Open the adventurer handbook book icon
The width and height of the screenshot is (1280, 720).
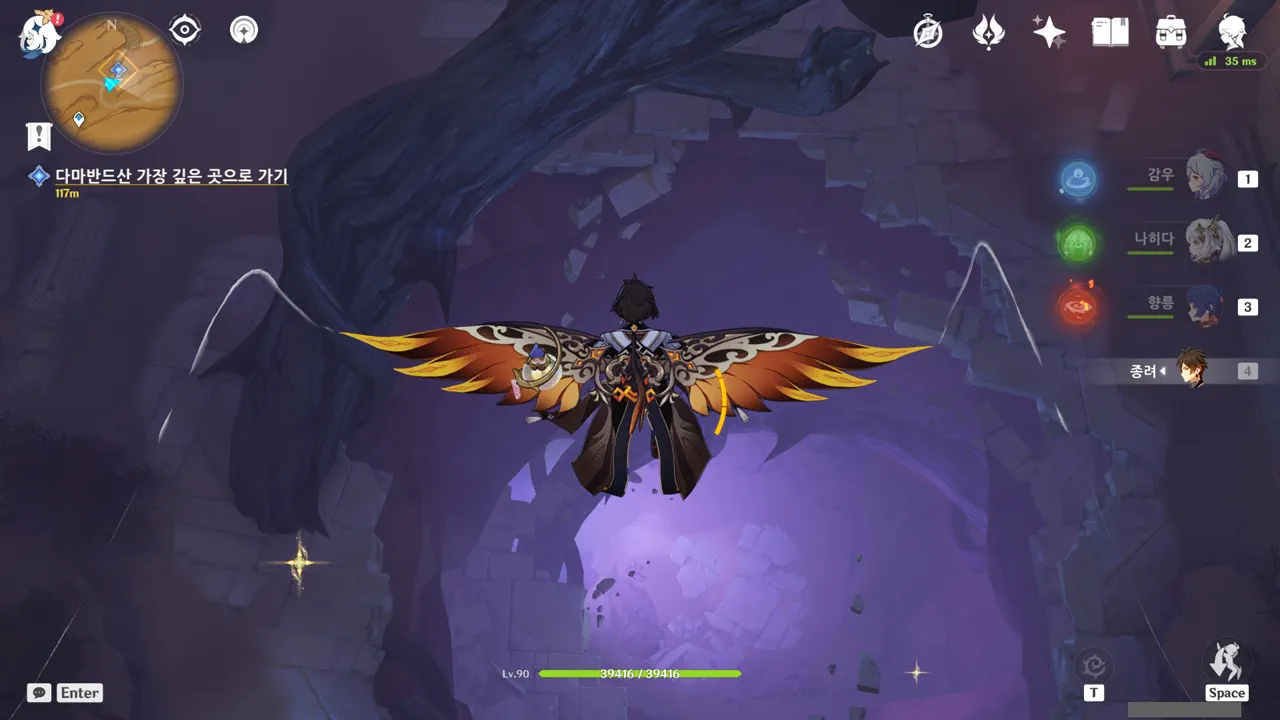pos(1110,33)
